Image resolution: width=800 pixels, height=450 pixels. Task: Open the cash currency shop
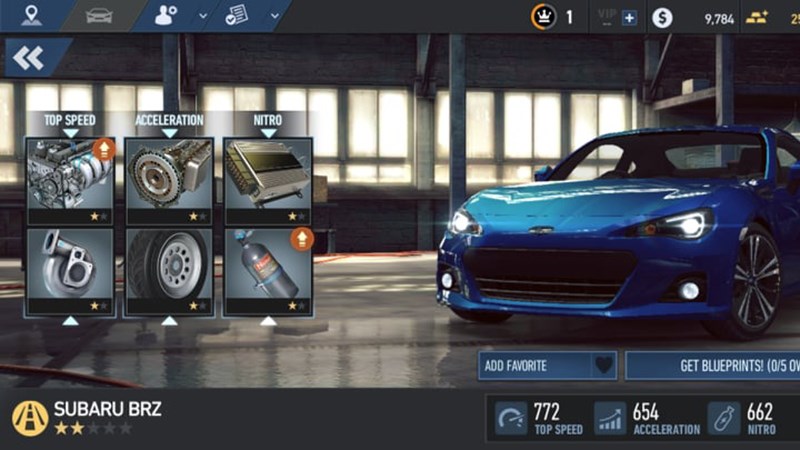click(662, 18)
